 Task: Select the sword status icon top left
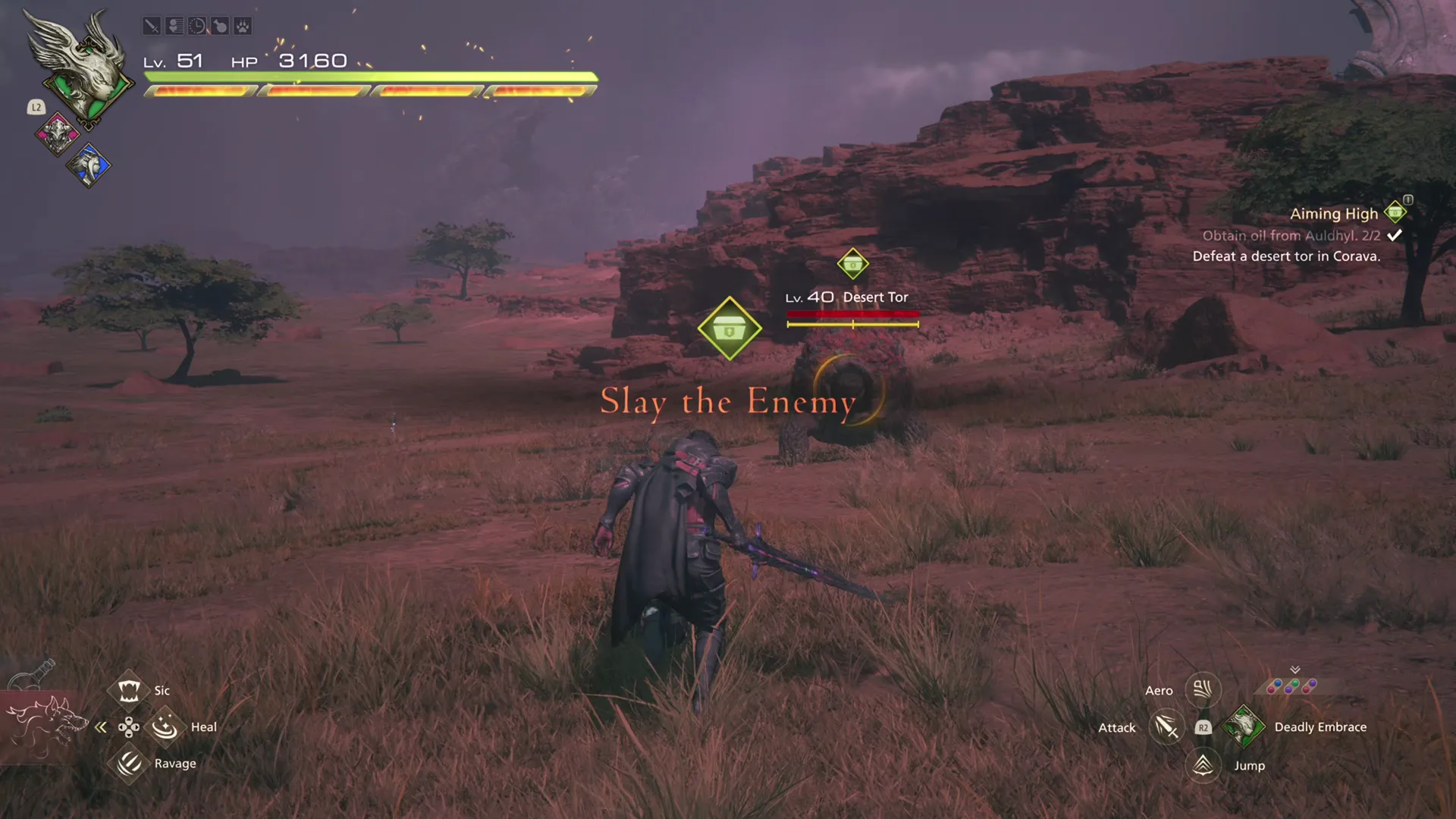point(152,26)
